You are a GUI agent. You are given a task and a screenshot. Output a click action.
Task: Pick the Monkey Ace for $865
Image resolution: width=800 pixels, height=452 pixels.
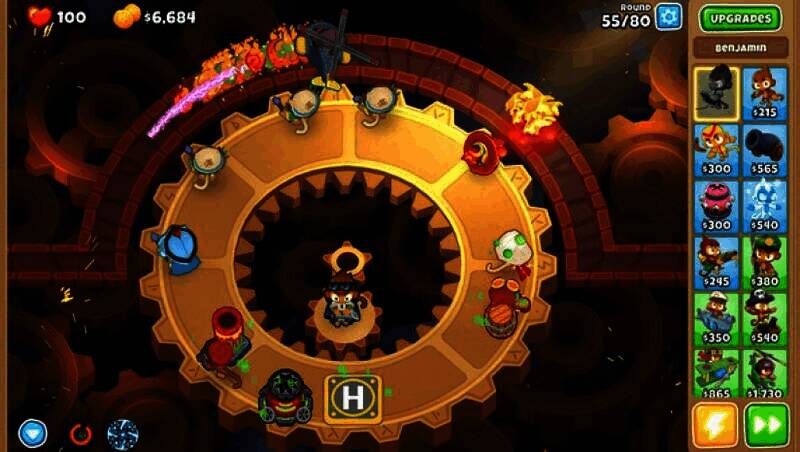(716, 373)
